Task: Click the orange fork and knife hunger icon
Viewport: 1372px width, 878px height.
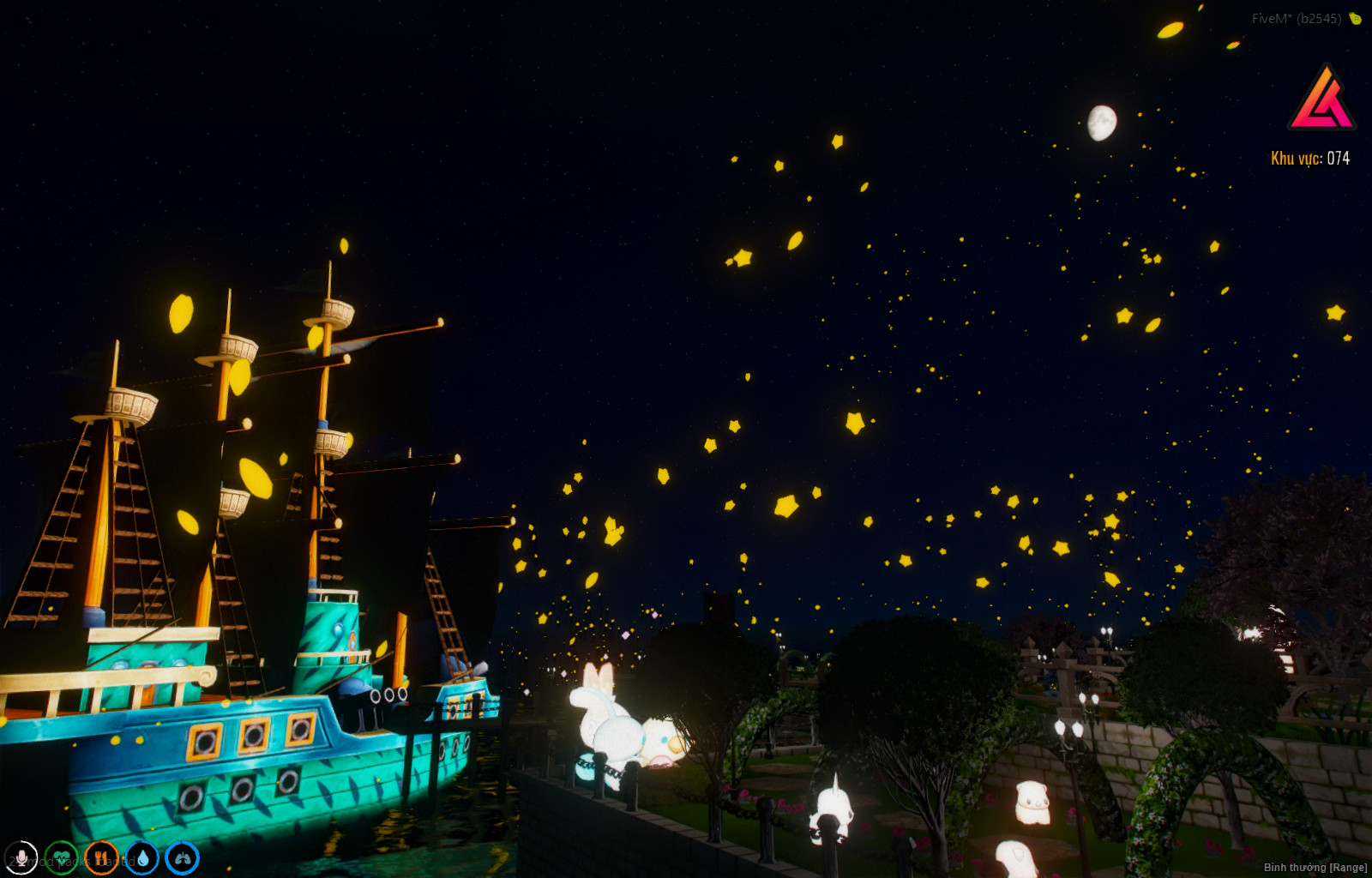Action: (x=101, y=857)
